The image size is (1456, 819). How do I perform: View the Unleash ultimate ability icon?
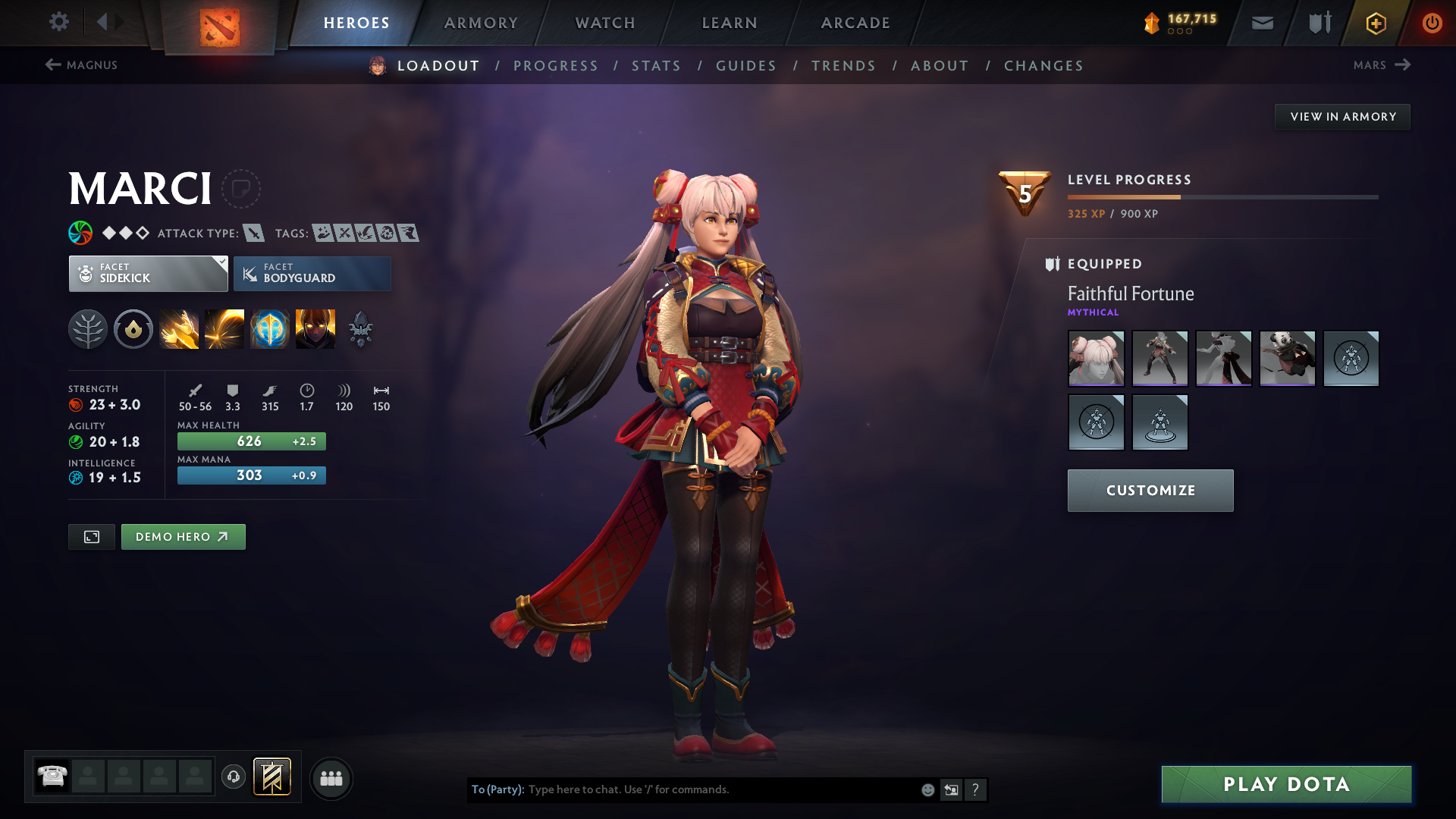point(315,328)
